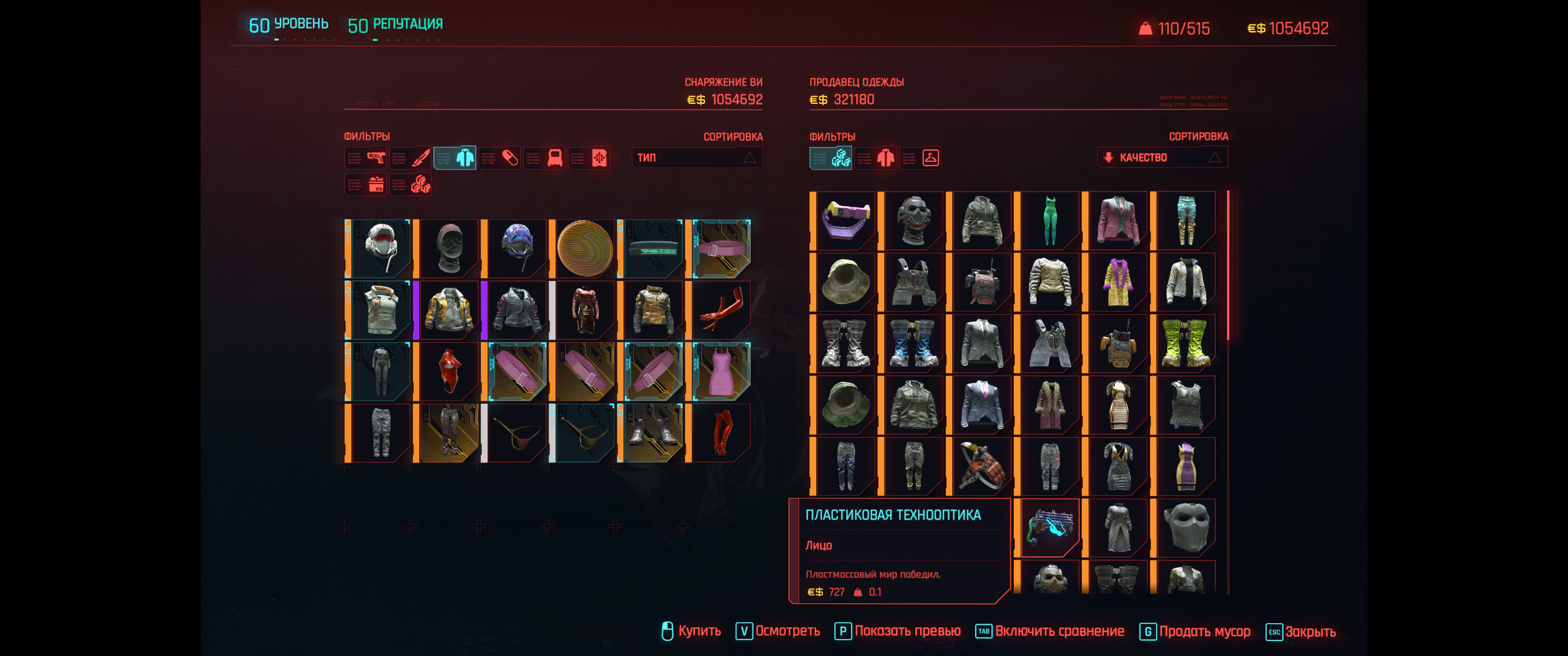Screen dimensions: 1568x656
Task: Select the gold round hat in V's inventory
Action: click(x=584, y=248)
